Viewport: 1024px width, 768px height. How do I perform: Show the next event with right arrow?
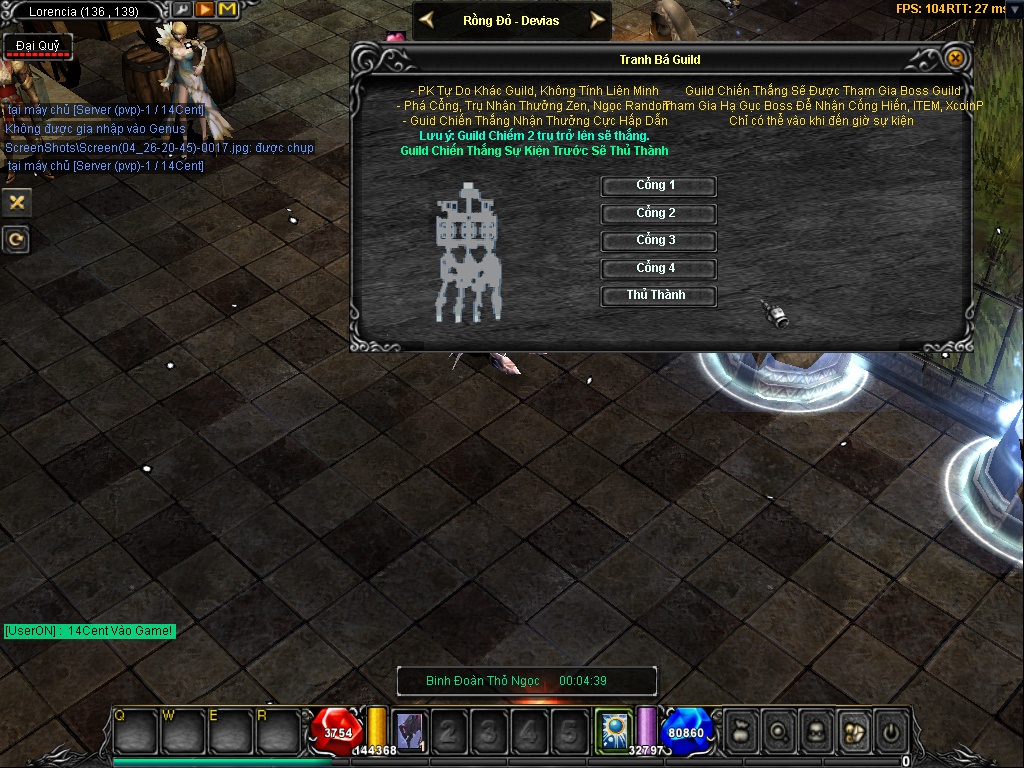click(x=597, y=20)
